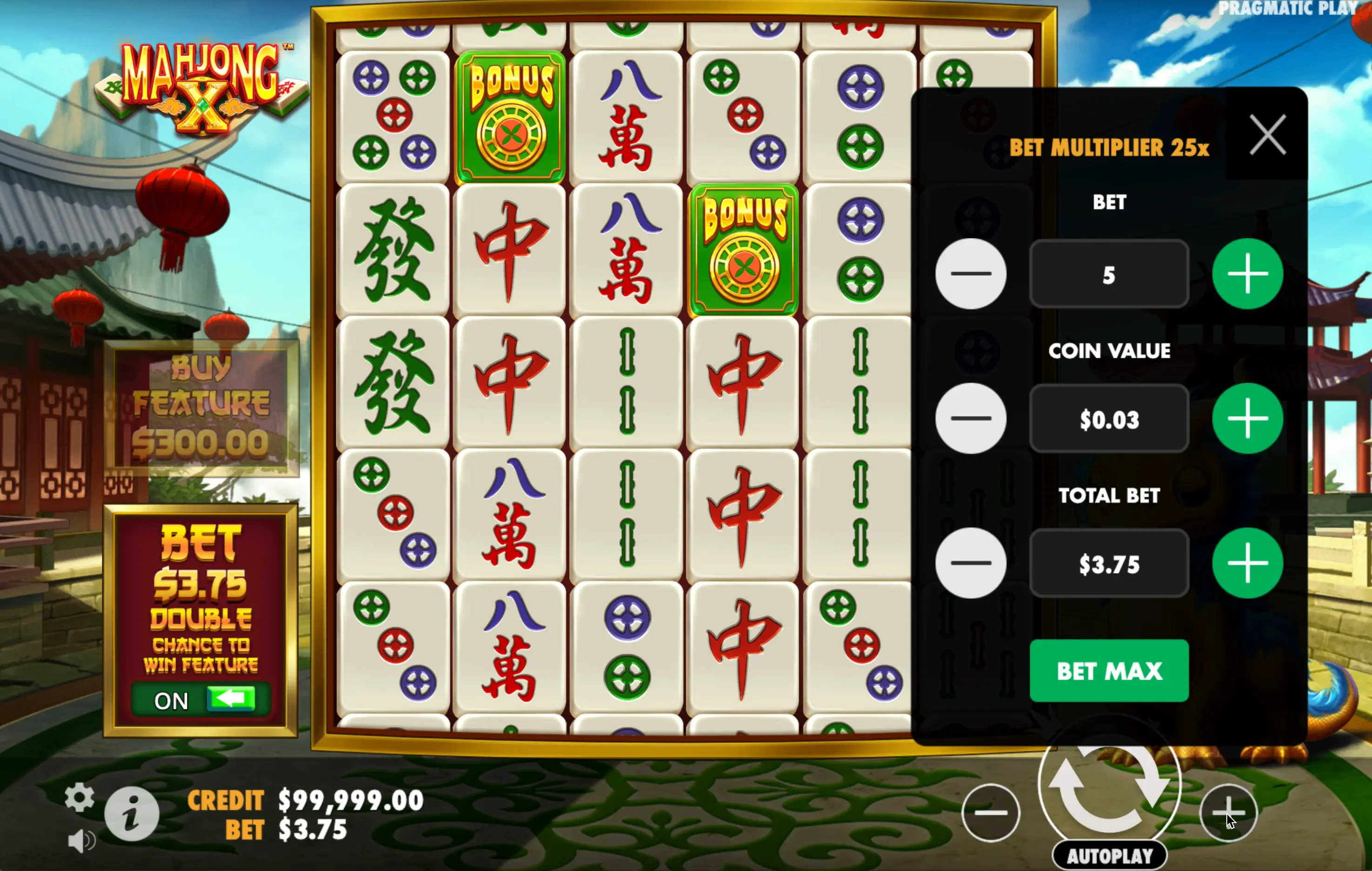The width and height of the screenshot is (1372, 871).
Task: Select the minus button beside the spin button
Action: pyautogui.click(x=990, y=812)
